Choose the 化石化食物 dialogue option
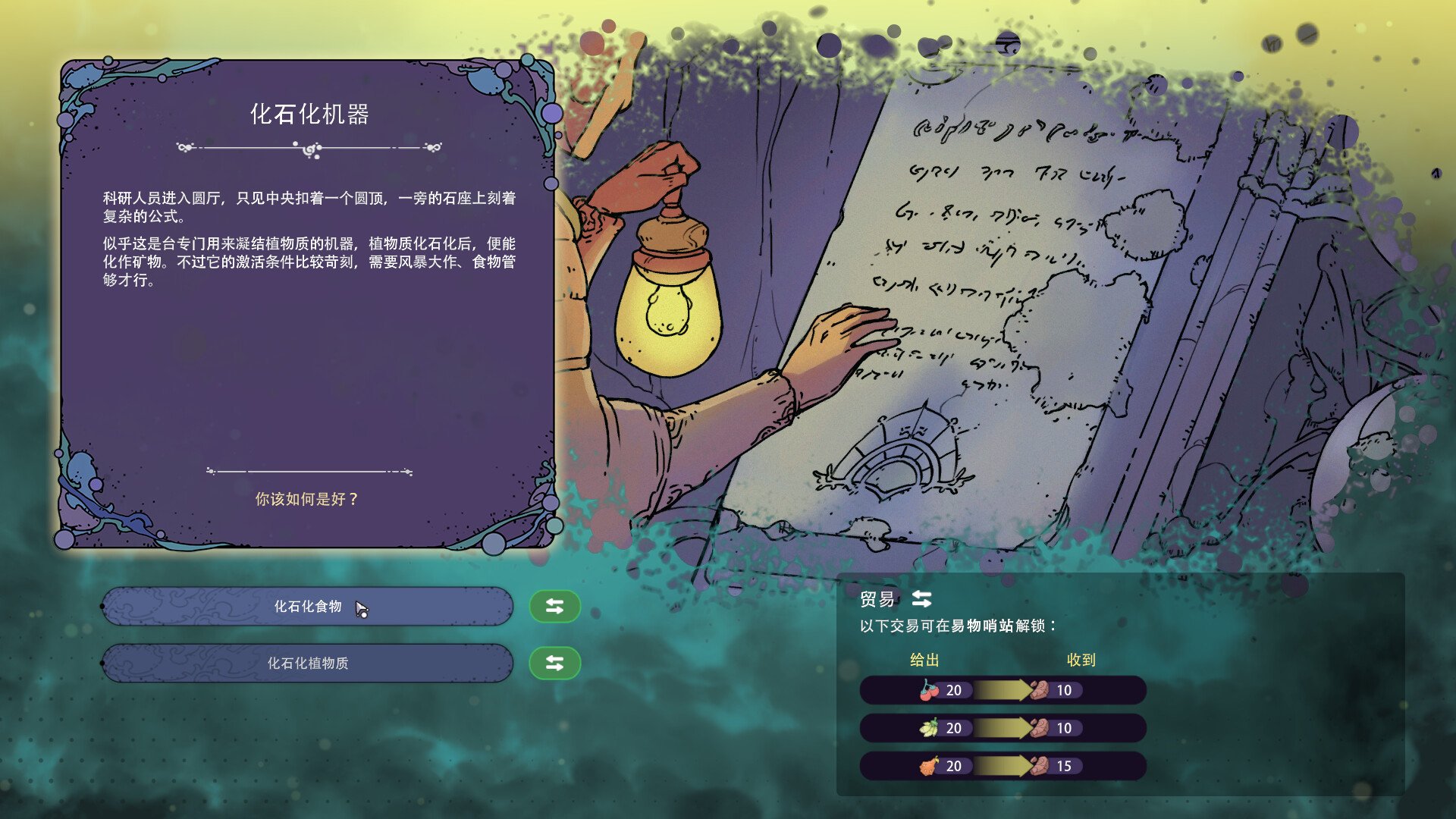The width and height of the screenshot is (1456, 819). (x=307, y=606)
